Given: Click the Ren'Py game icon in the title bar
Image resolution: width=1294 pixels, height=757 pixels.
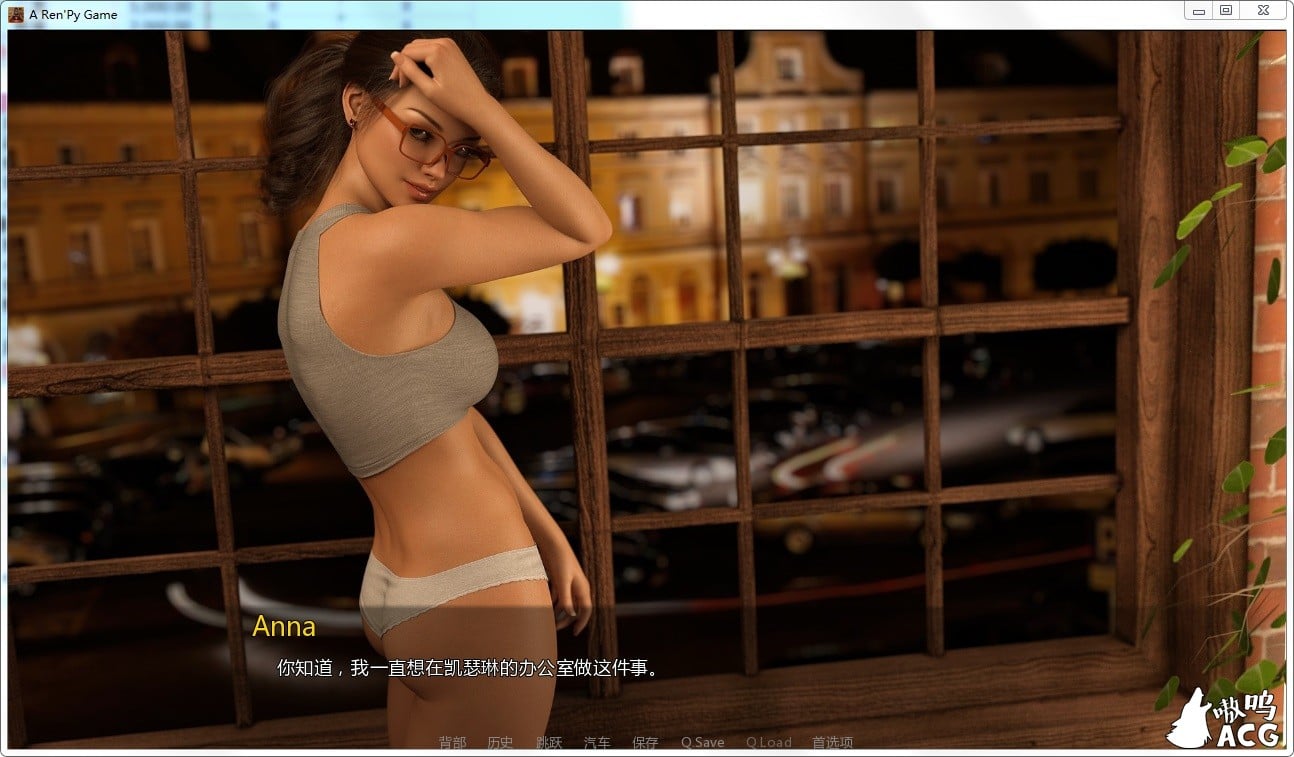Looking at the screenshot, I should 14,14.
